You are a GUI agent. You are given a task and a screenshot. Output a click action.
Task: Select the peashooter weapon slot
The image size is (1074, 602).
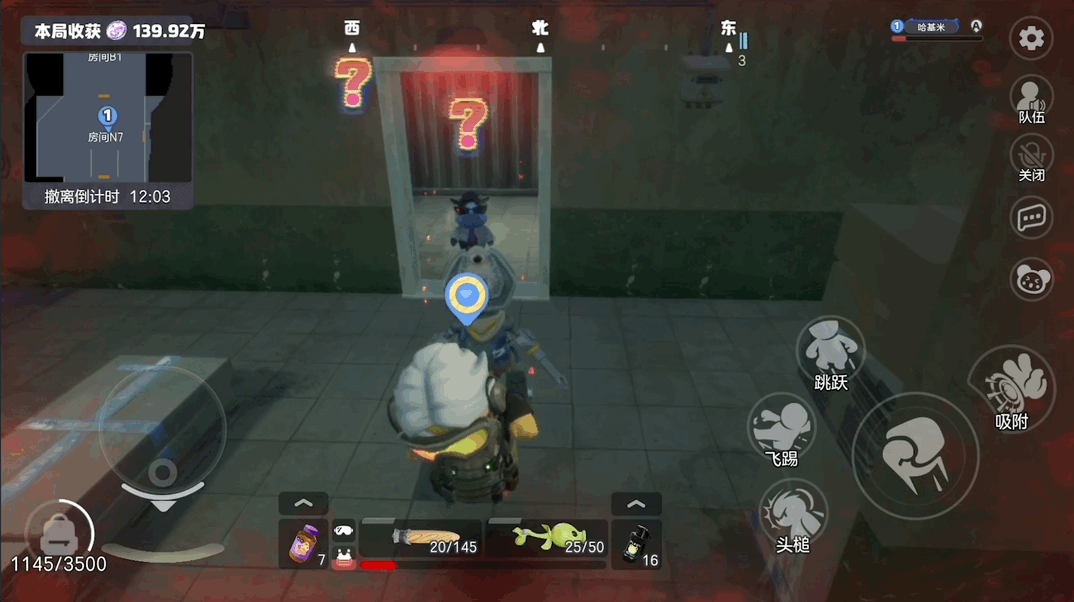(x=547, y=539)
